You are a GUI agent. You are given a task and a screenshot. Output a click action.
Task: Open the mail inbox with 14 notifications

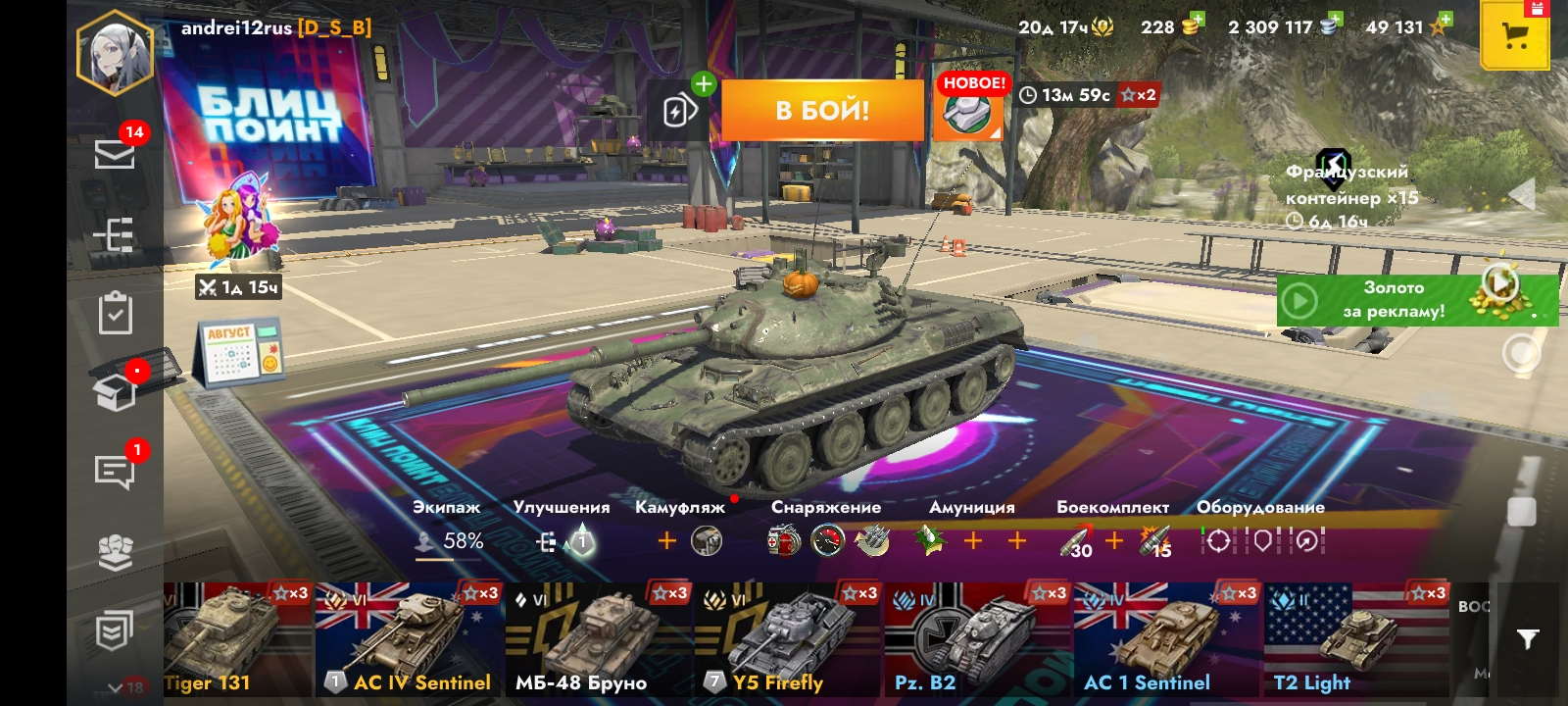tap(115, 153)
